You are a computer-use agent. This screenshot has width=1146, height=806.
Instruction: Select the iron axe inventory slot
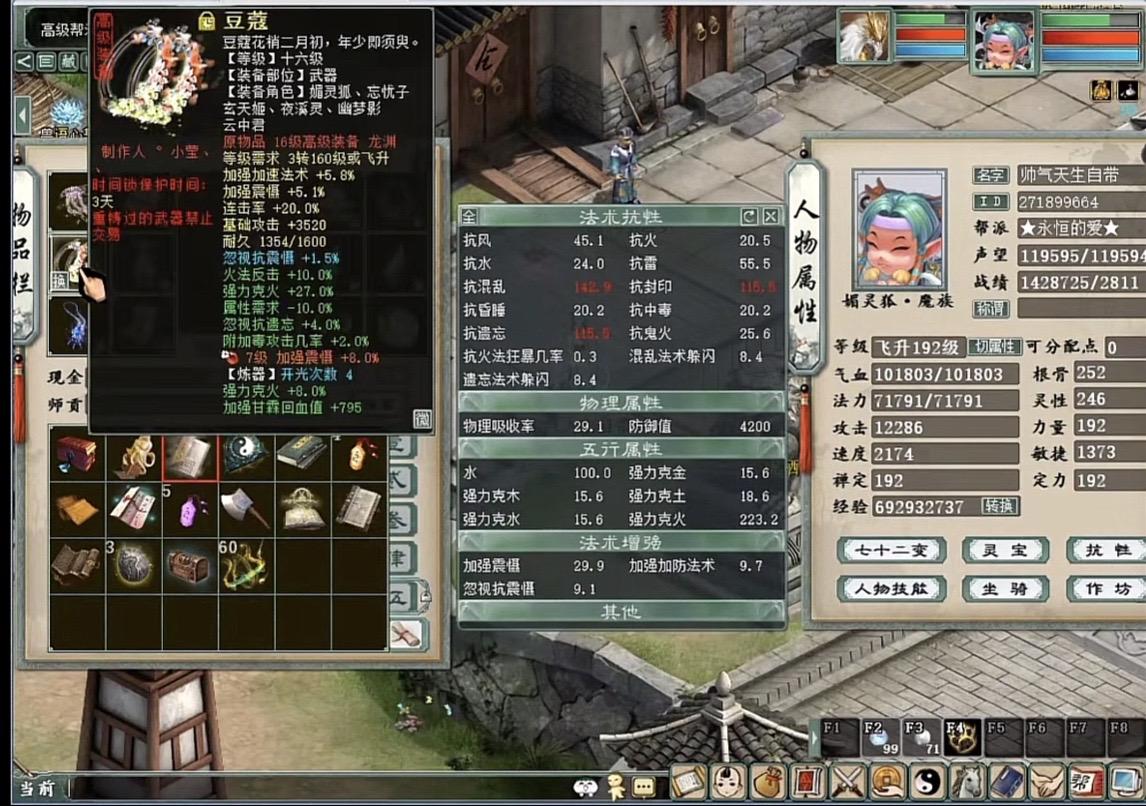coord(244,510)
